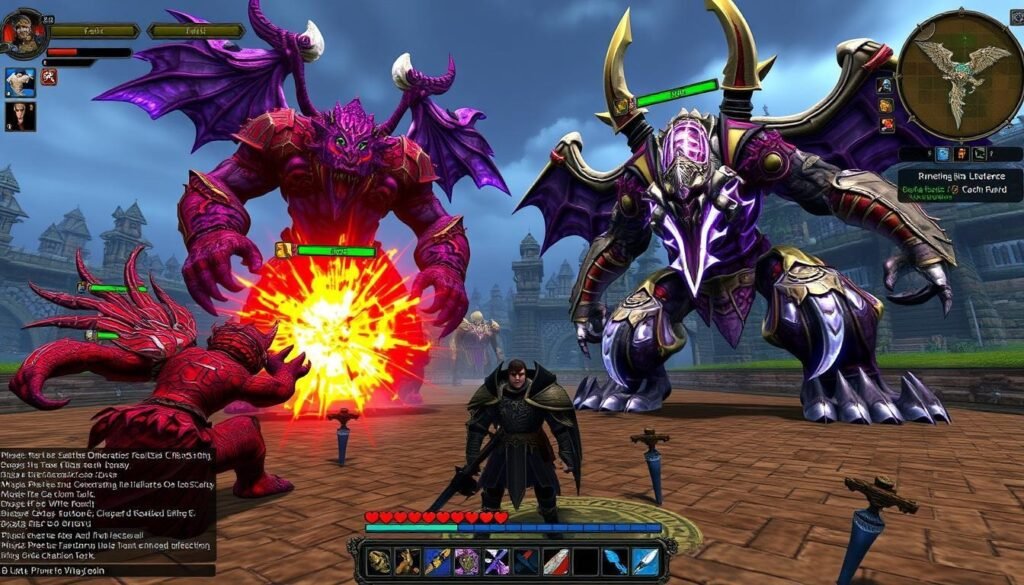Click the orange figure button under minimap

click(x=962, y=154)
